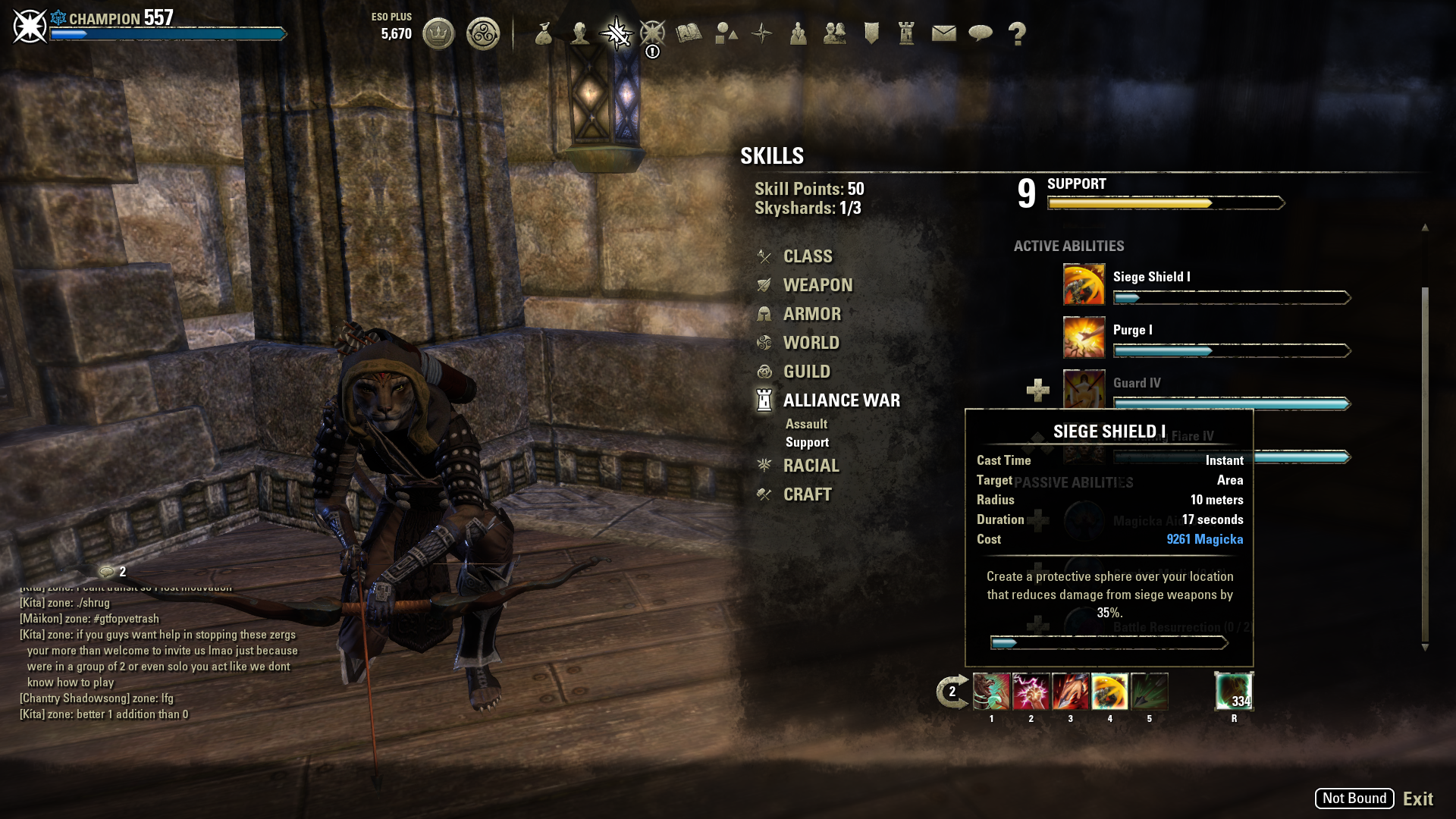Expand the Weapon skill category
Viewport: 1456px width, 819px height.
[x=817, y=285]
